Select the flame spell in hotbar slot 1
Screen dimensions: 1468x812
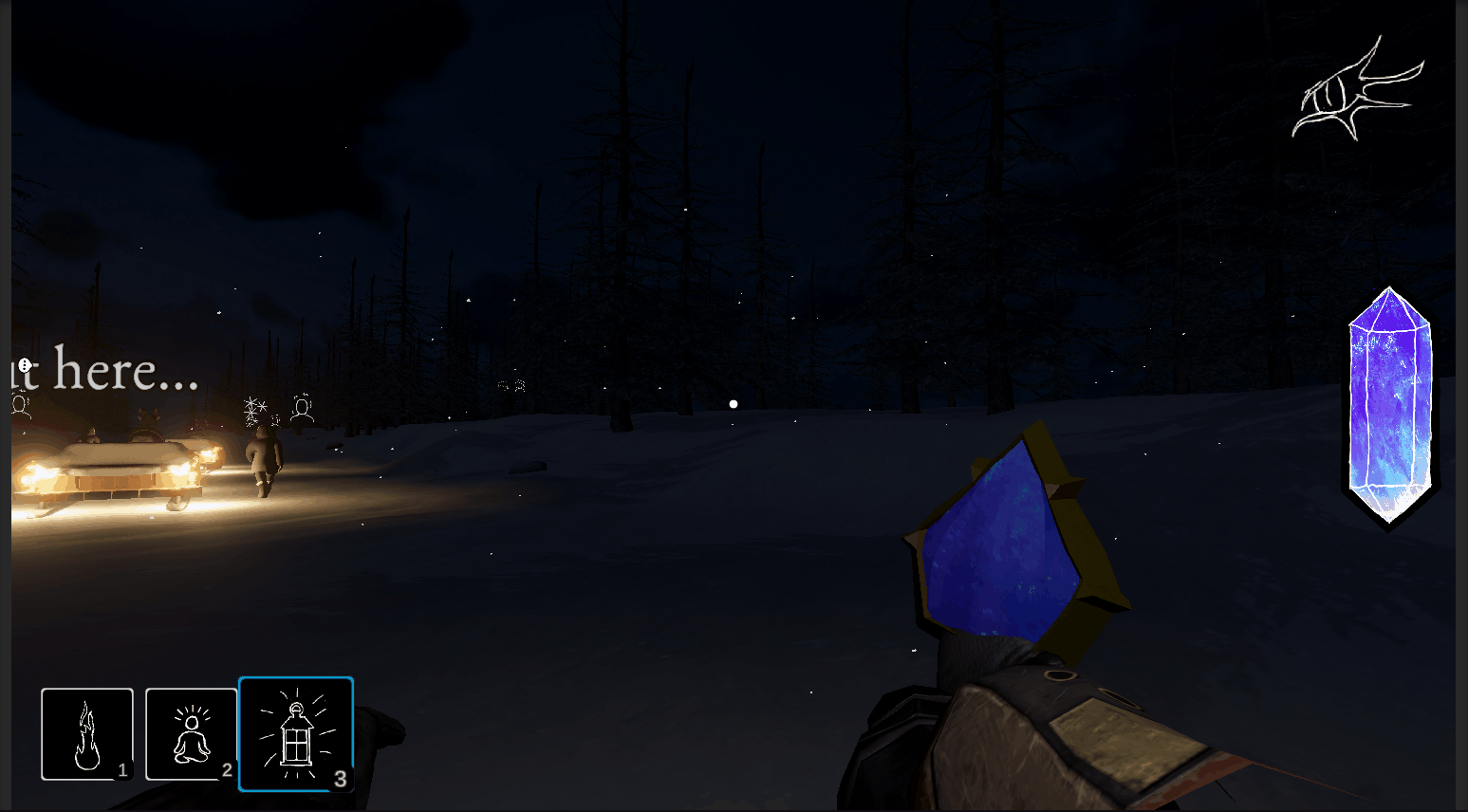87,732
